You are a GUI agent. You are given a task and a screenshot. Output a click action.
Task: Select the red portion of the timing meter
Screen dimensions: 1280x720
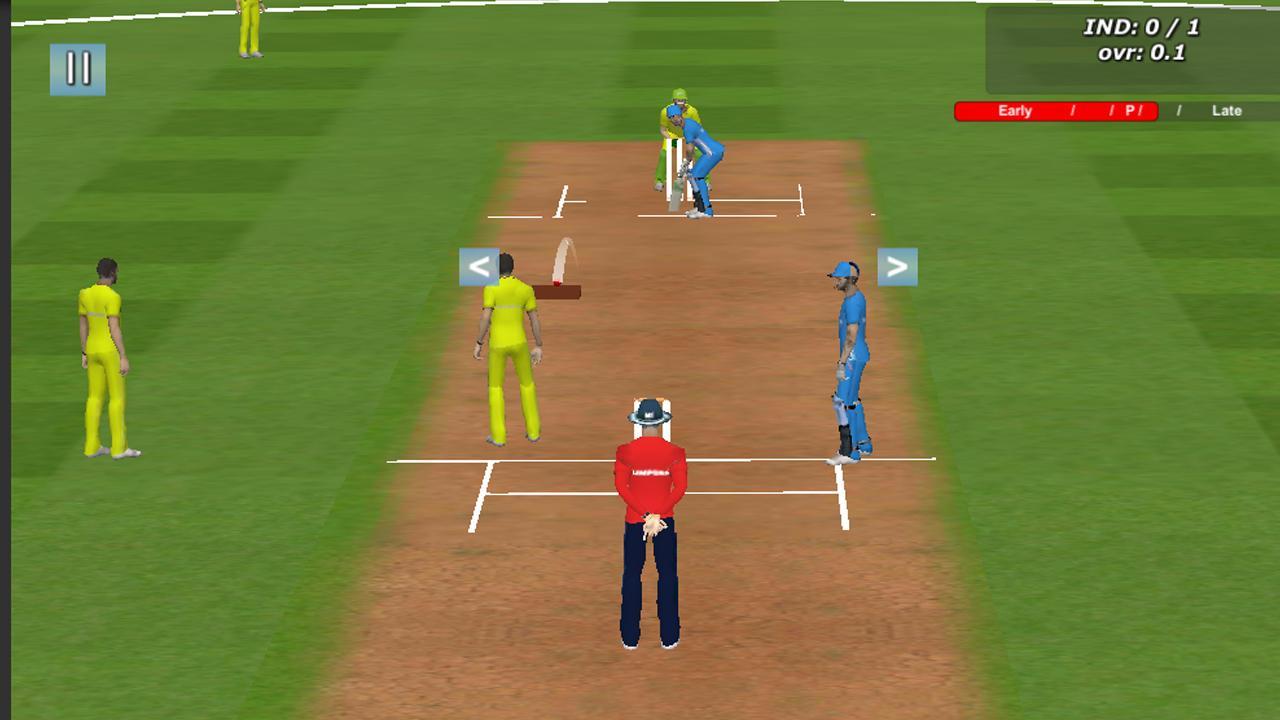[1055, 111]
